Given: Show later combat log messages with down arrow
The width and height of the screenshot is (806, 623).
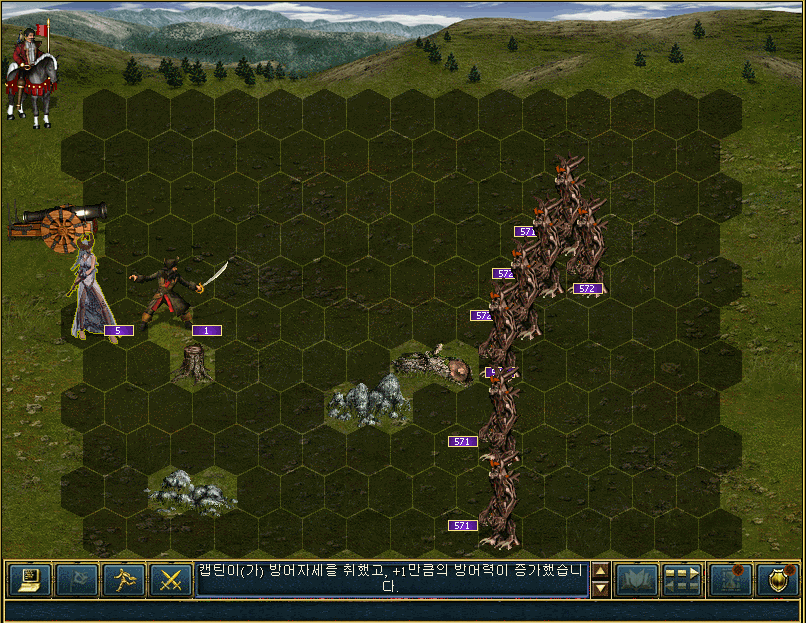Looking at the screenshot, I should (600, 589).
